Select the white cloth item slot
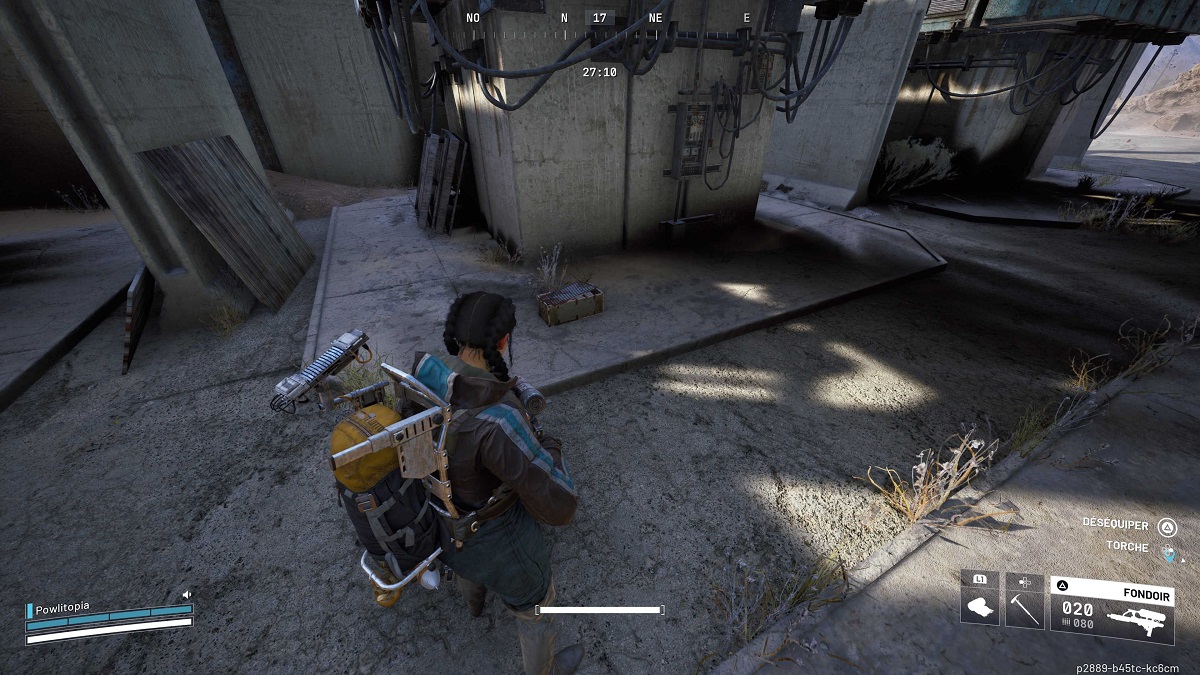The image size is (1200, 675). 980,608
